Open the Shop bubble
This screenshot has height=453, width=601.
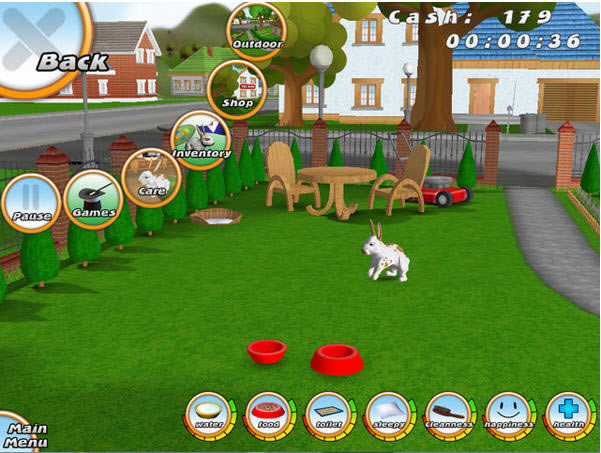(236, 90)
